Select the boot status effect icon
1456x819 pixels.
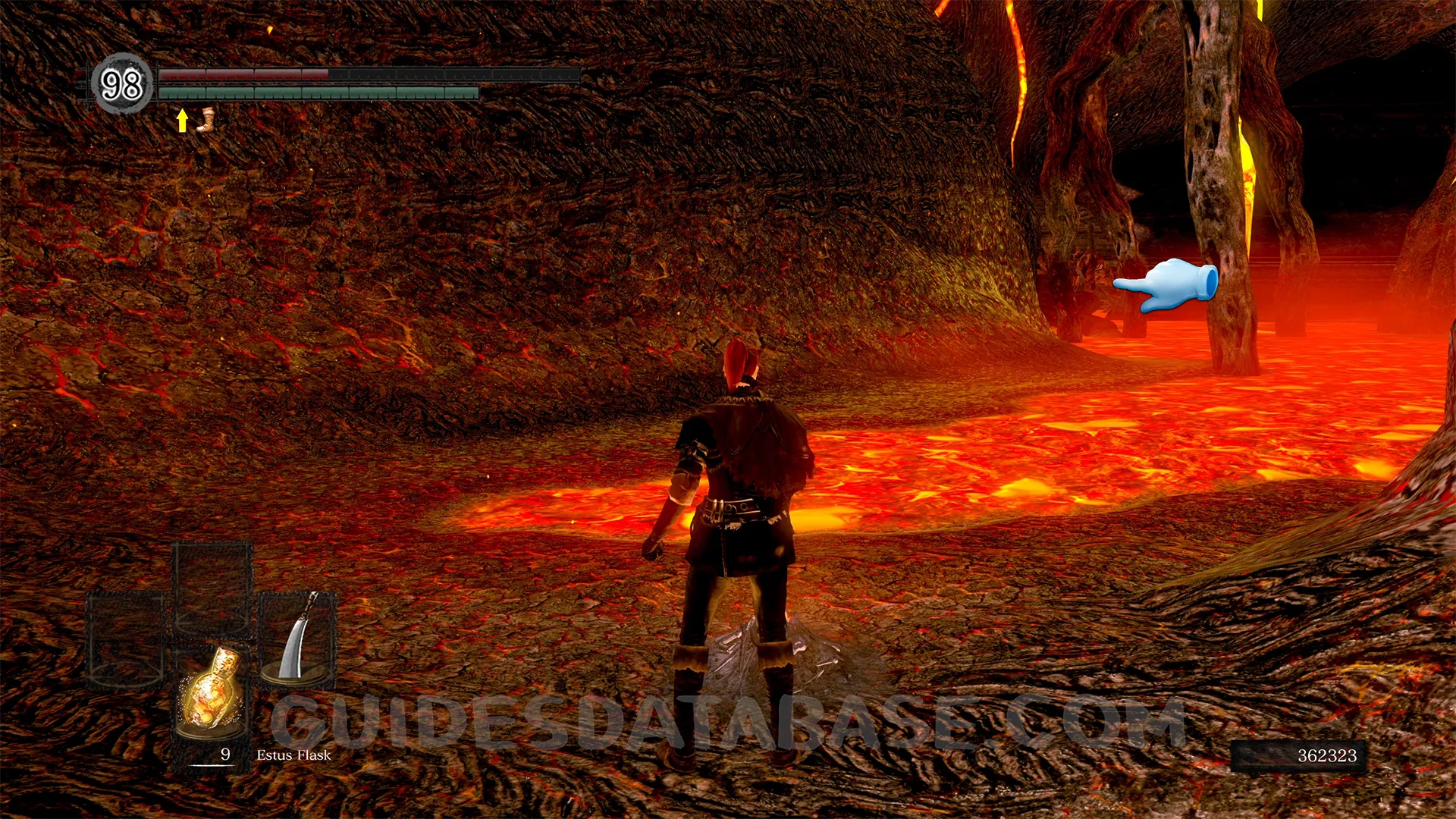coord(206,120)
